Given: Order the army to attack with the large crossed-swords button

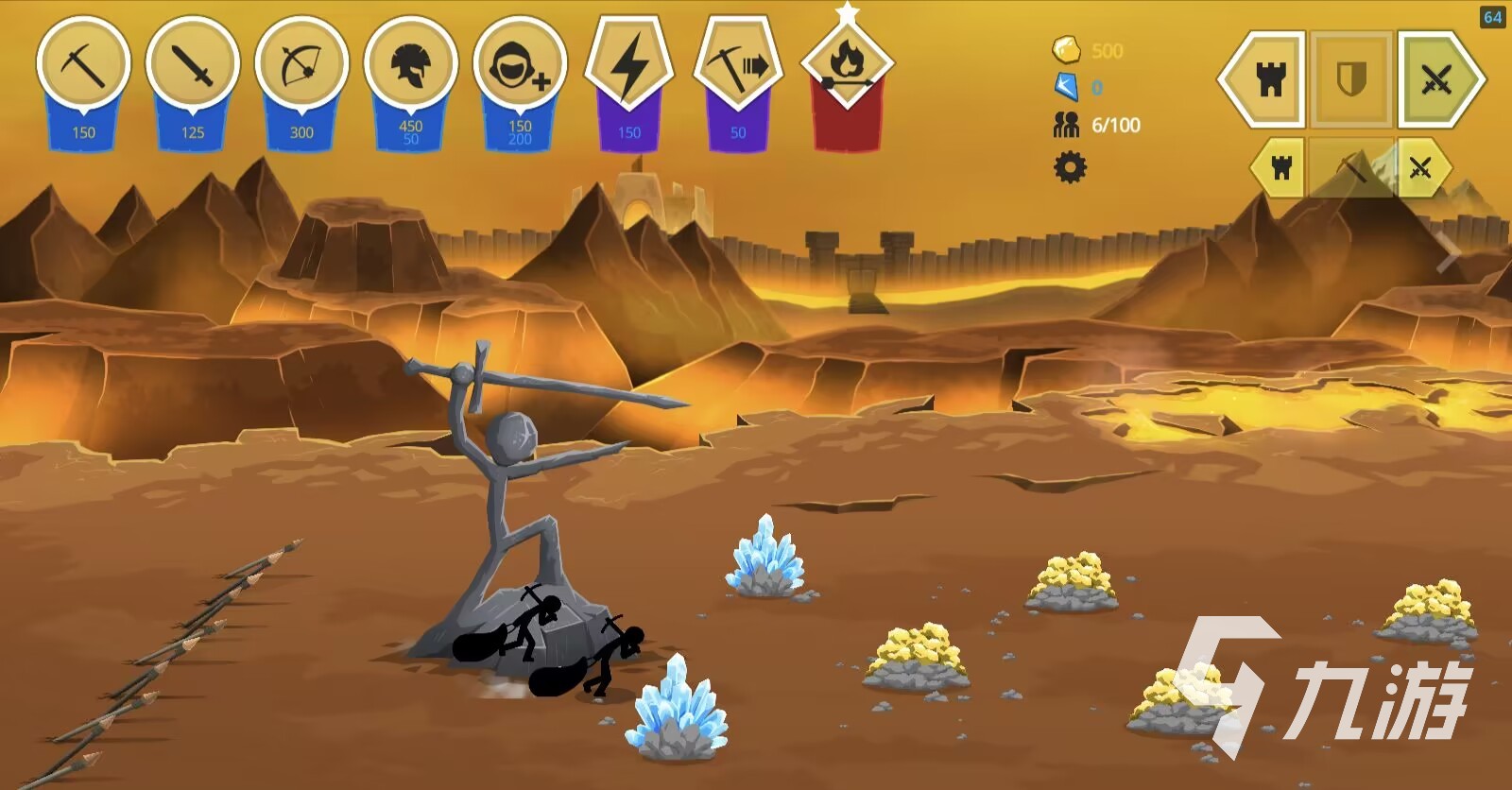Looking at the screenshot, I should click(1436, 79).
